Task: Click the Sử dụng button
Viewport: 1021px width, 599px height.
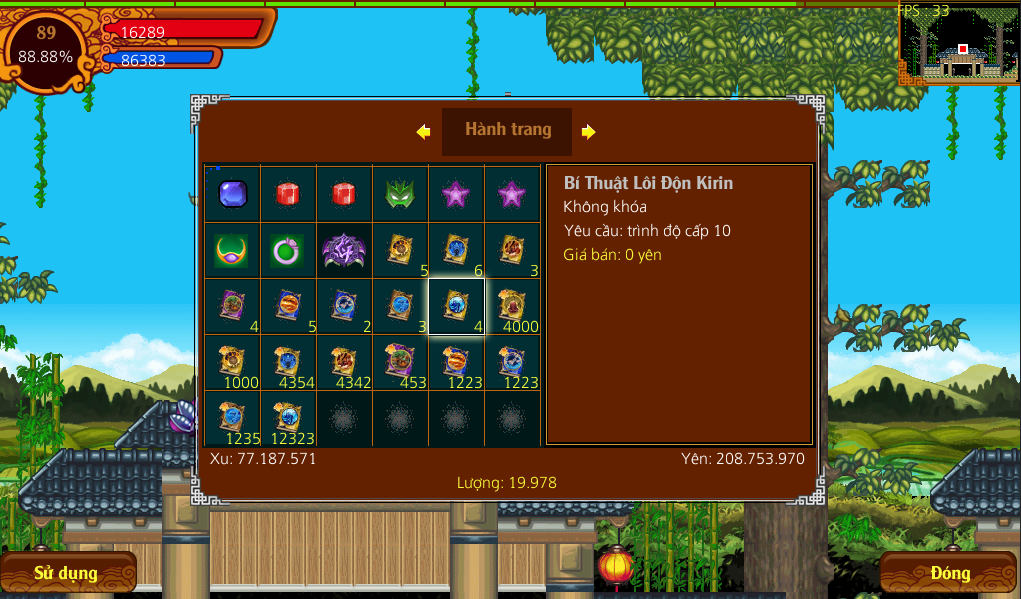Action: coord(66,573)
